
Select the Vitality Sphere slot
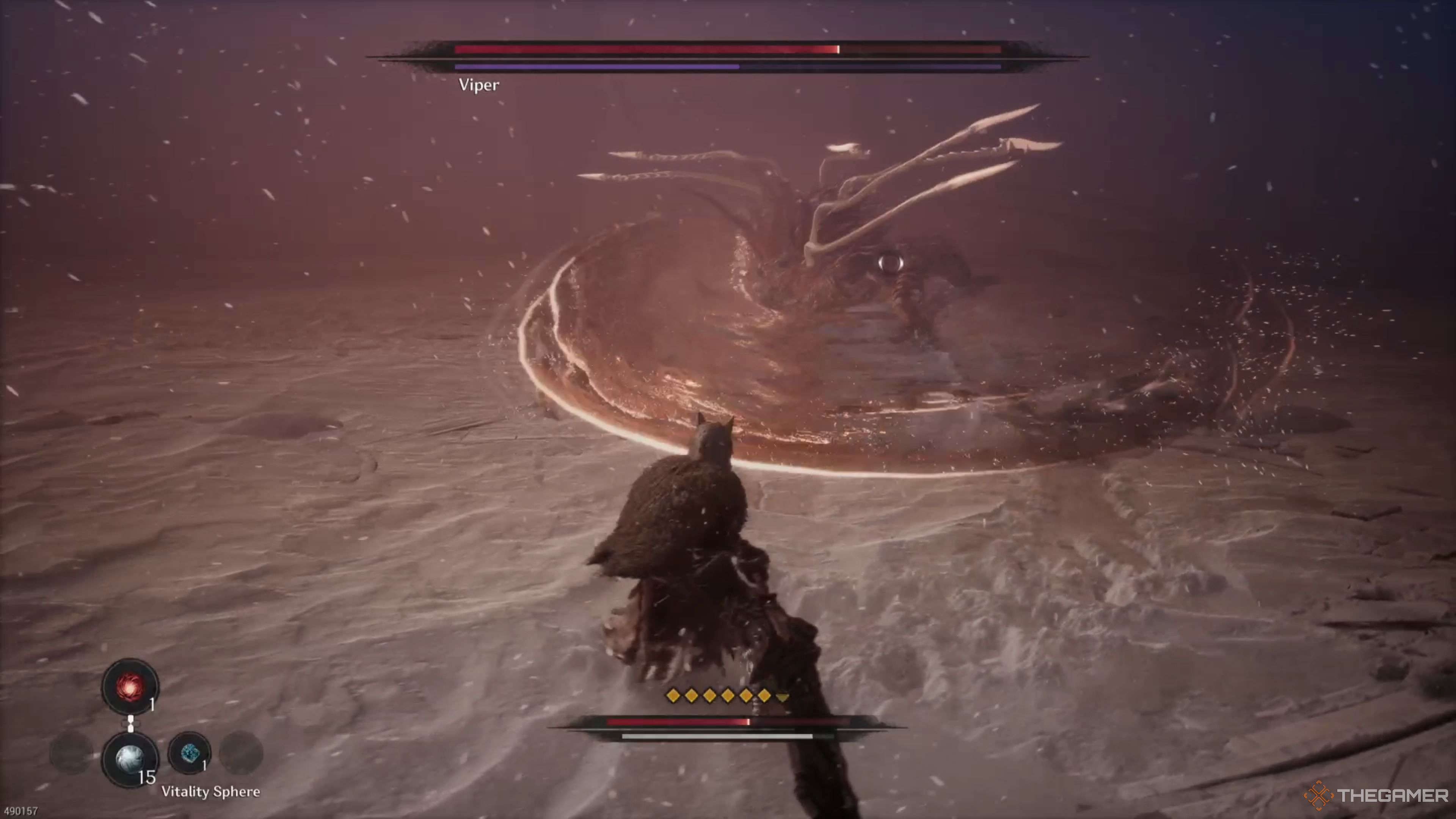pos(130,759)
